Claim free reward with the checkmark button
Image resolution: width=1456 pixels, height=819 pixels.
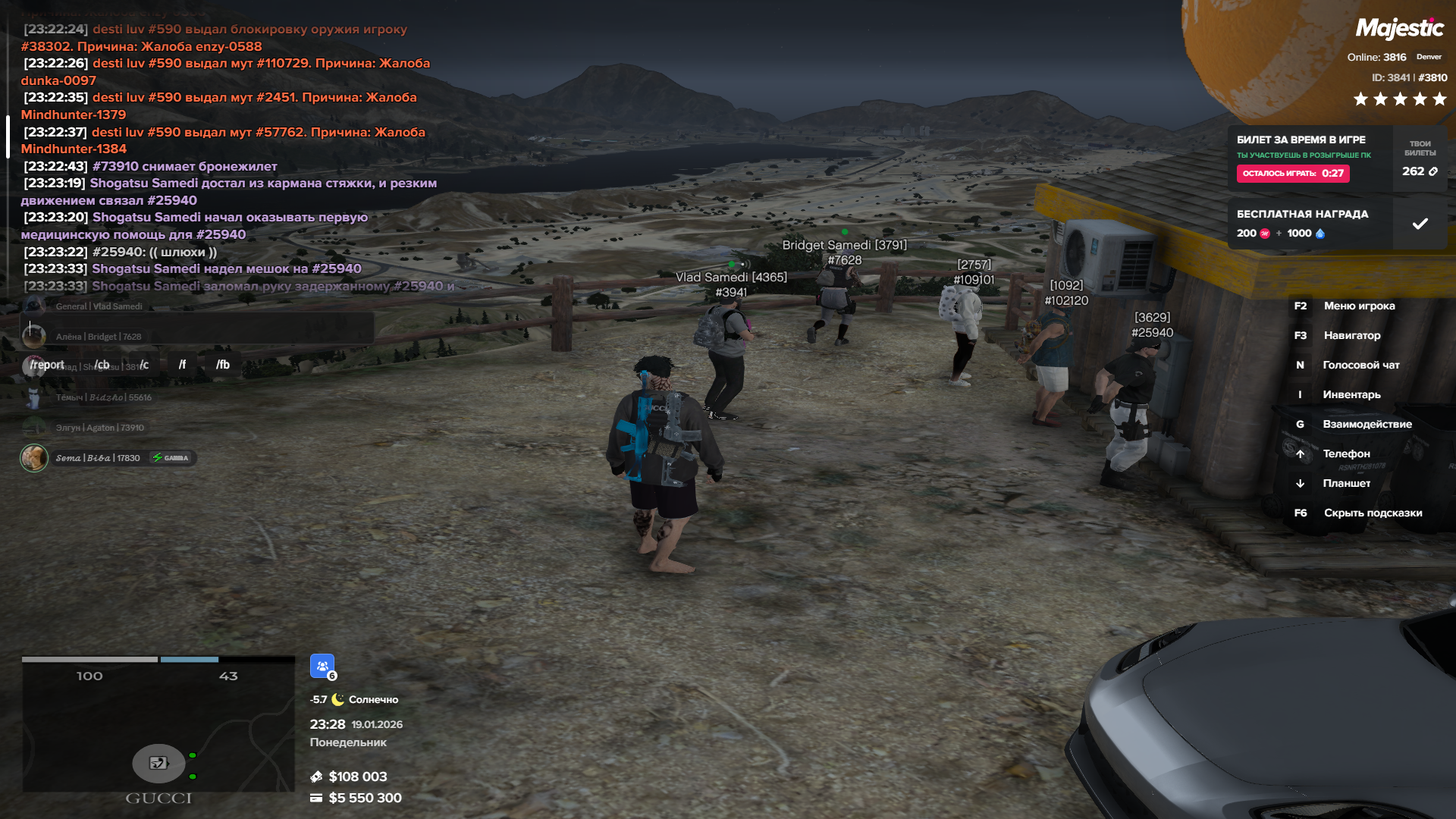coord(1420,224)
